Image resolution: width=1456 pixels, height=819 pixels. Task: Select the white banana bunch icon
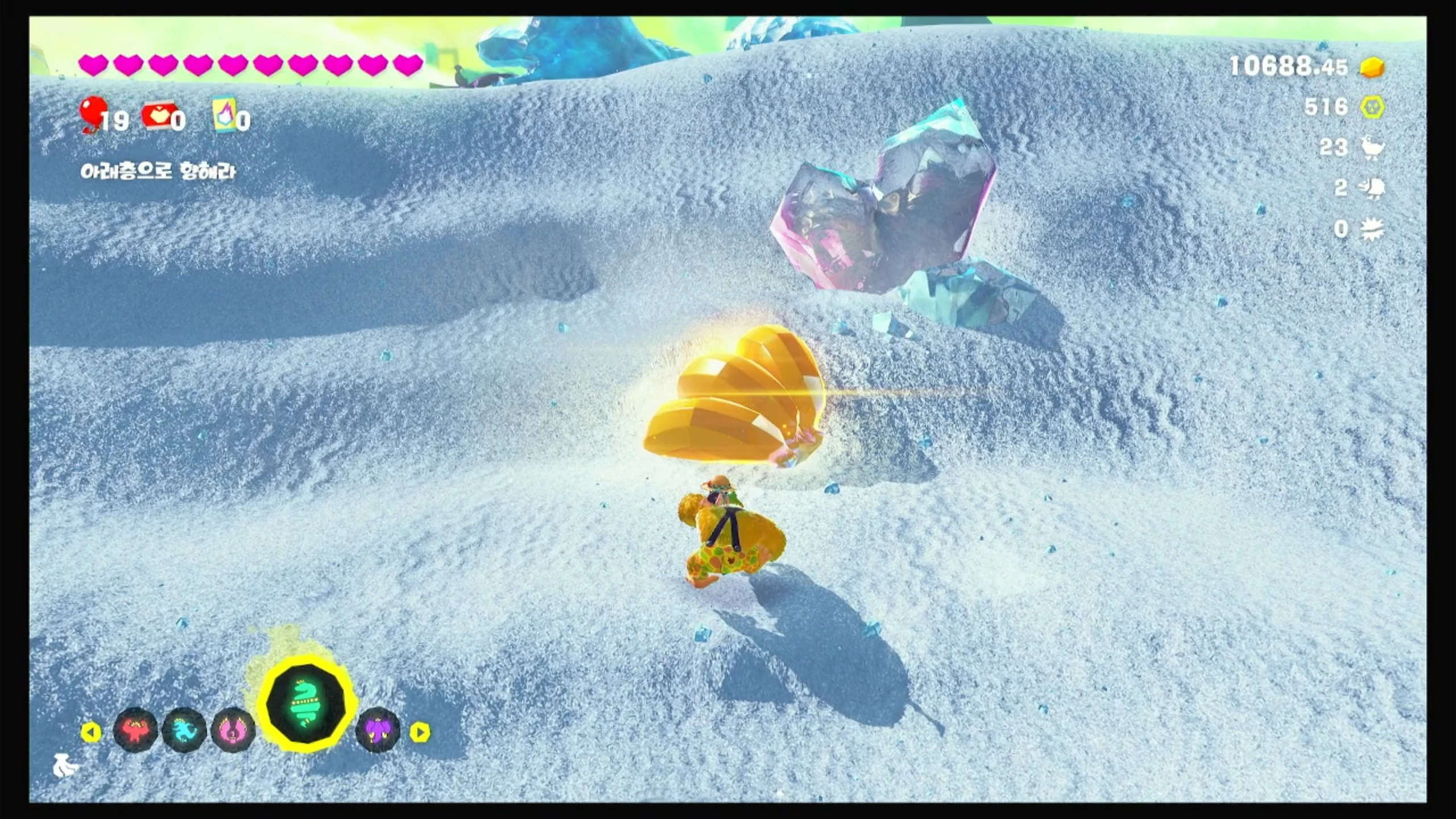pyautogui.click(x=65, y=767)
